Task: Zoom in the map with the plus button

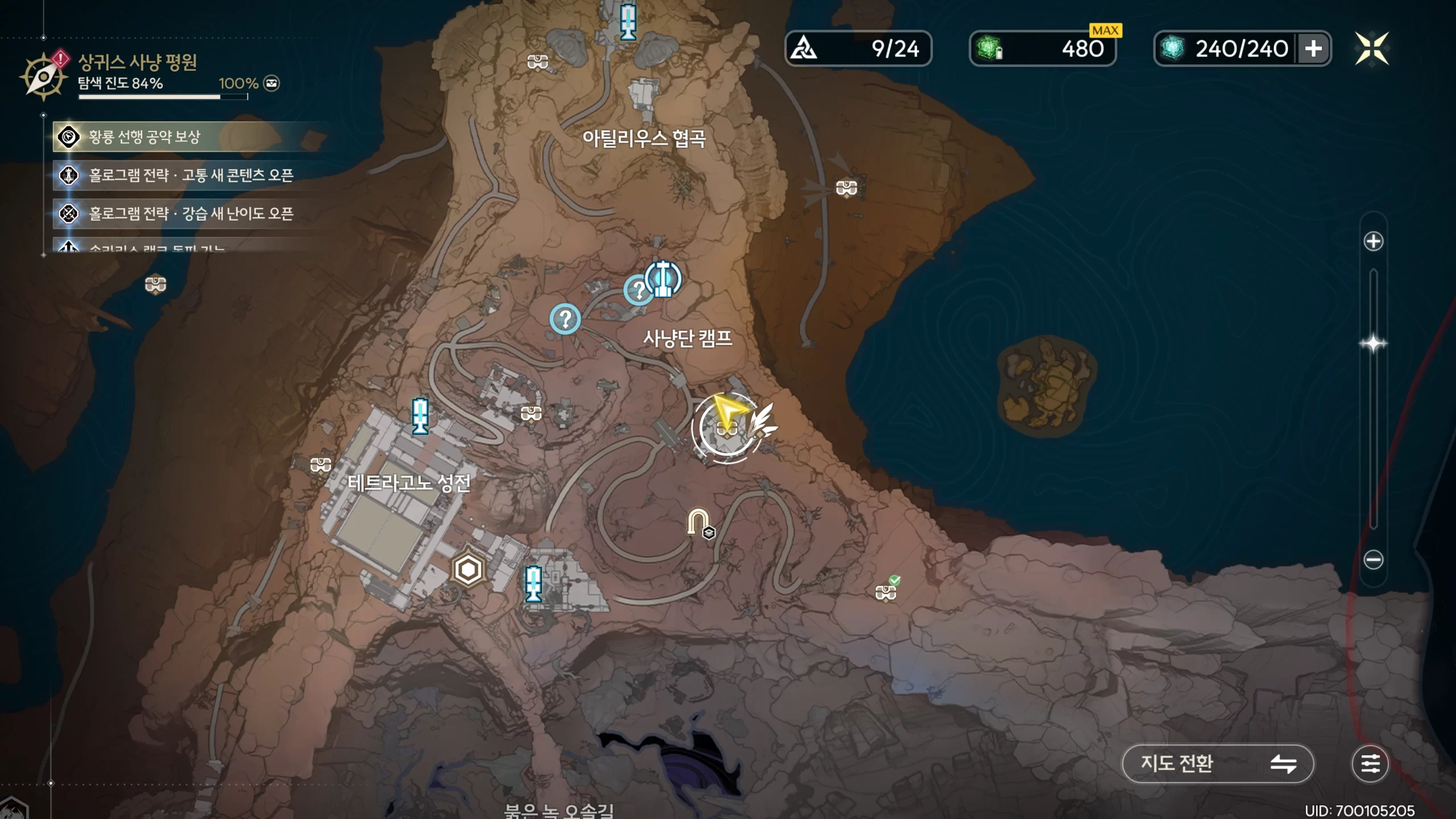Action: point(1373,241)
